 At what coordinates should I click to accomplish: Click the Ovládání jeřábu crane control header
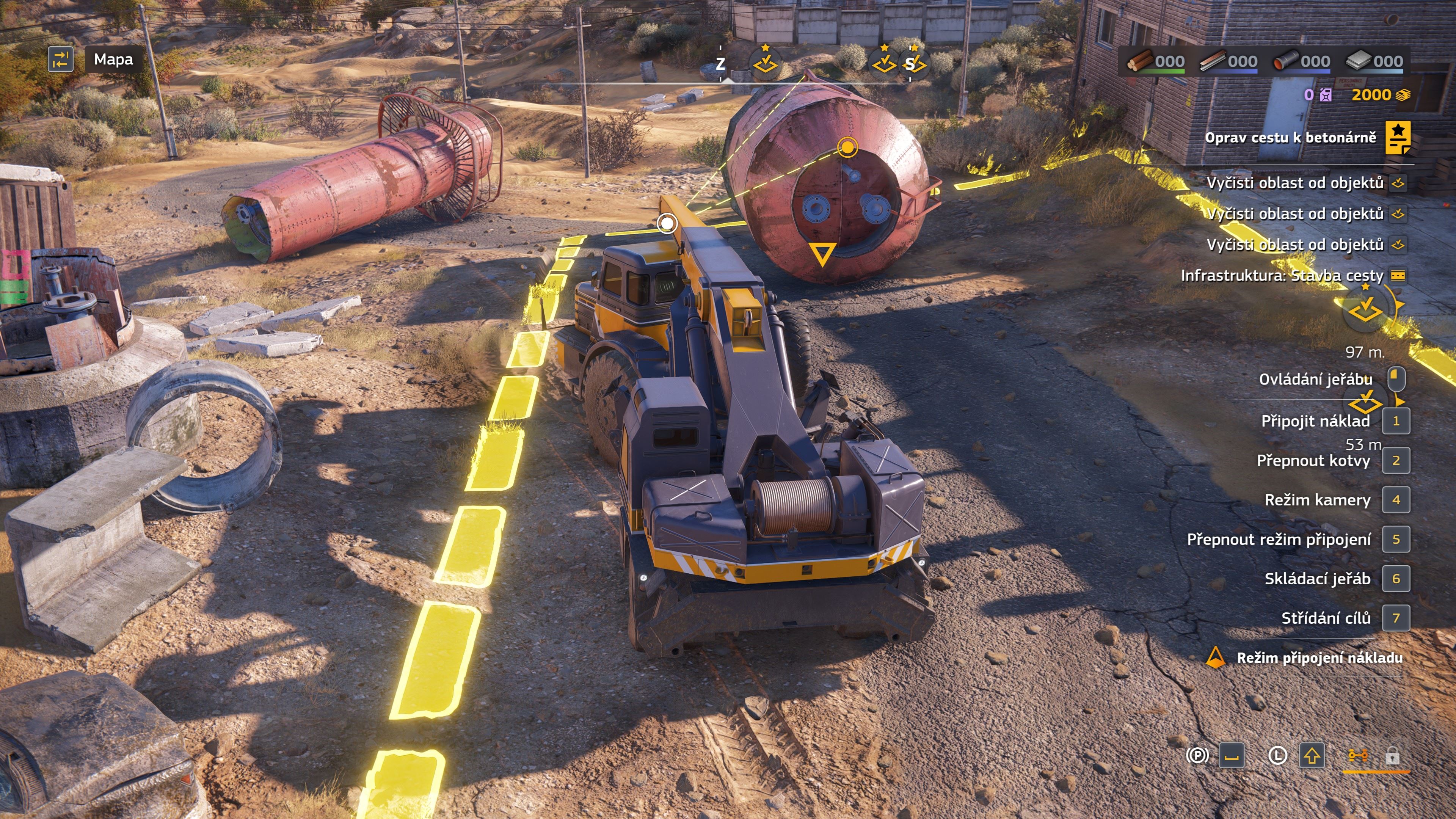1315,379
